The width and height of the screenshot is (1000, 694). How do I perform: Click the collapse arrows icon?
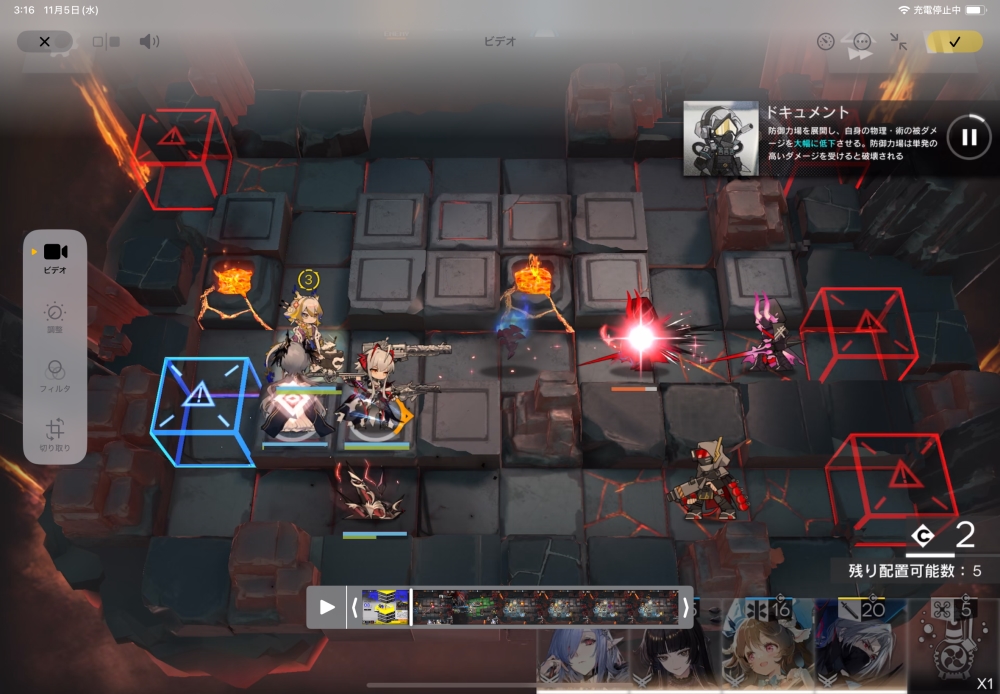898,41
